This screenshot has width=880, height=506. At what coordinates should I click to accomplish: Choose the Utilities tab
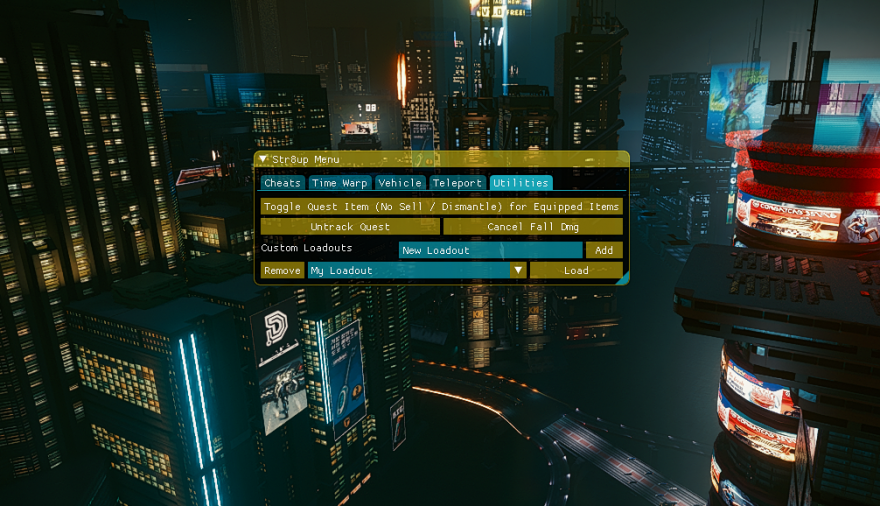[520, 183]
